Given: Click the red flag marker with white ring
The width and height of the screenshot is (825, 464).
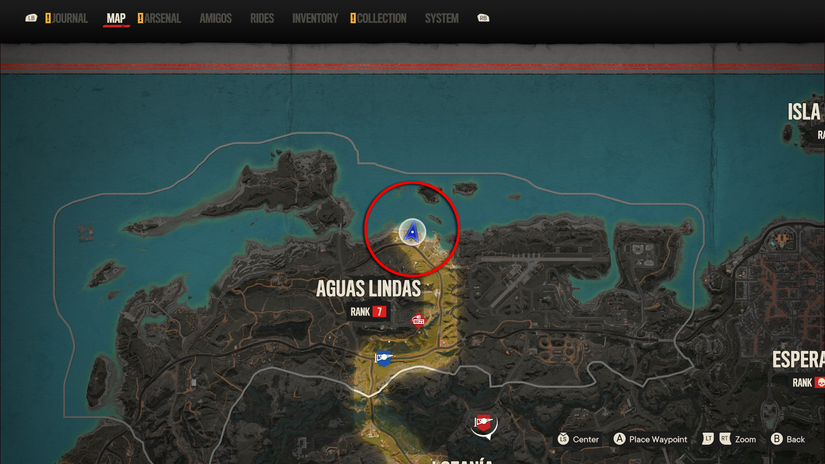Looking at the screenshot, I should (x=484, y=425).
